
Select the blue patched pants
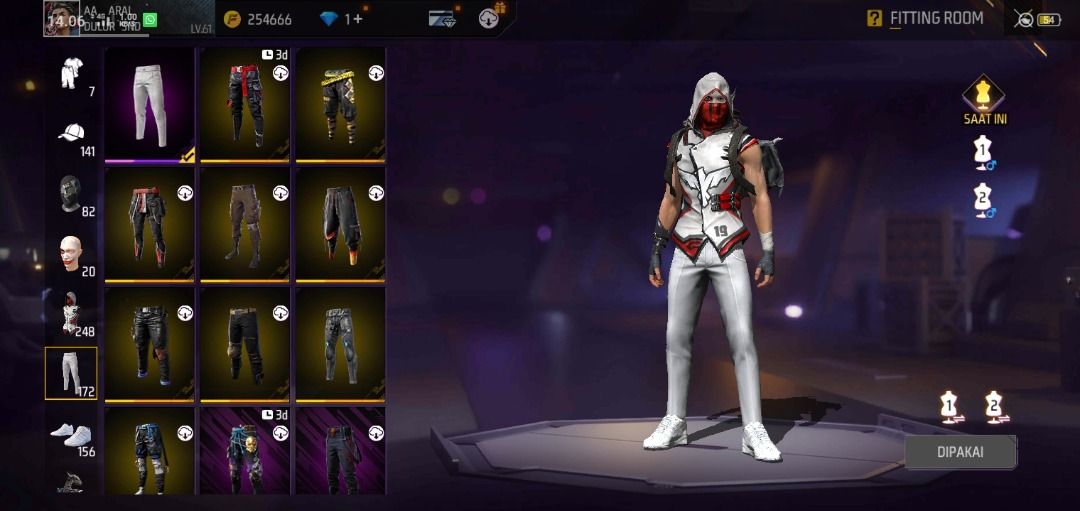(x=149, y=450)
